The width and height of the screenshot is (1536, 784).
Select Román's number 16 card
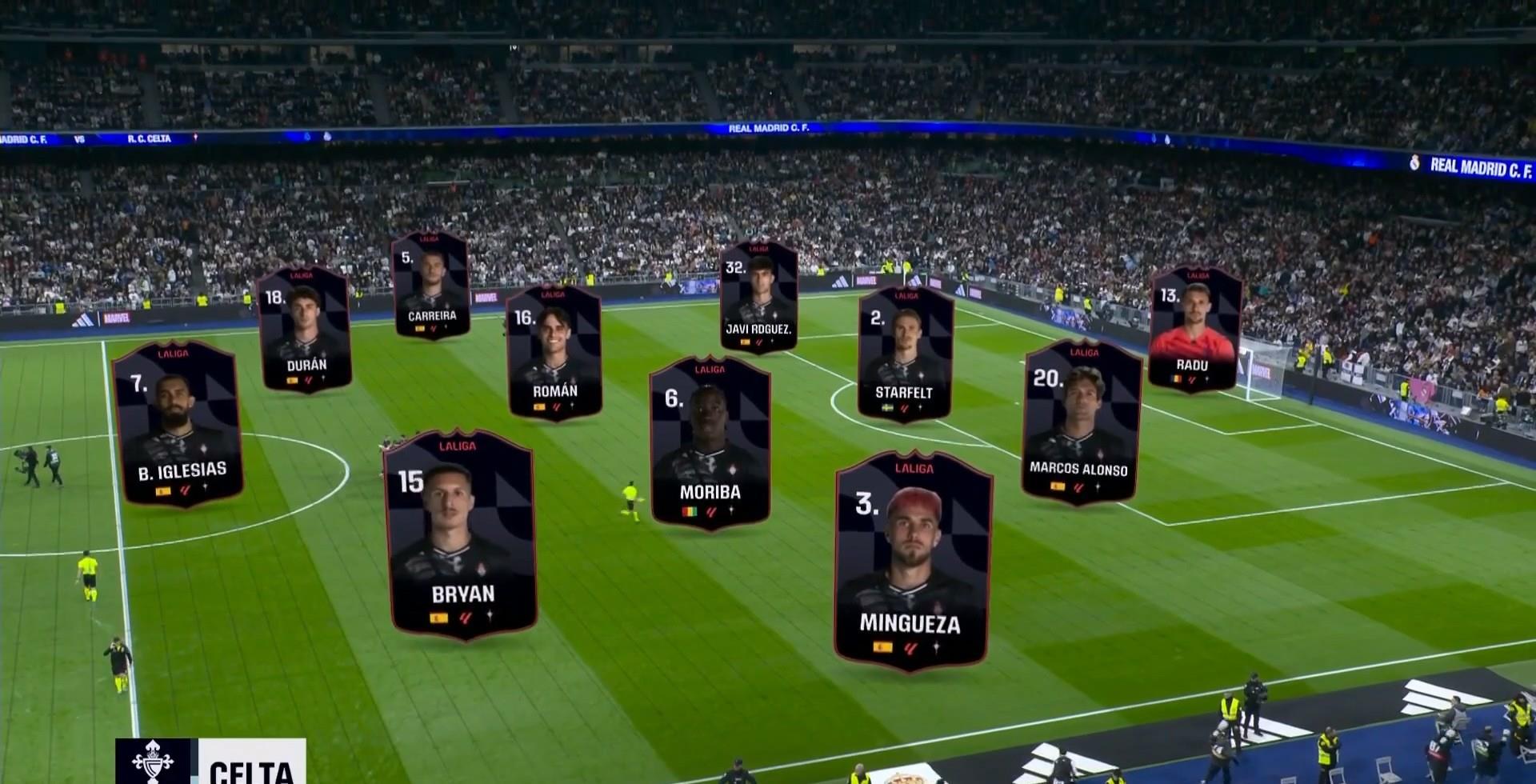click(554, 353)
